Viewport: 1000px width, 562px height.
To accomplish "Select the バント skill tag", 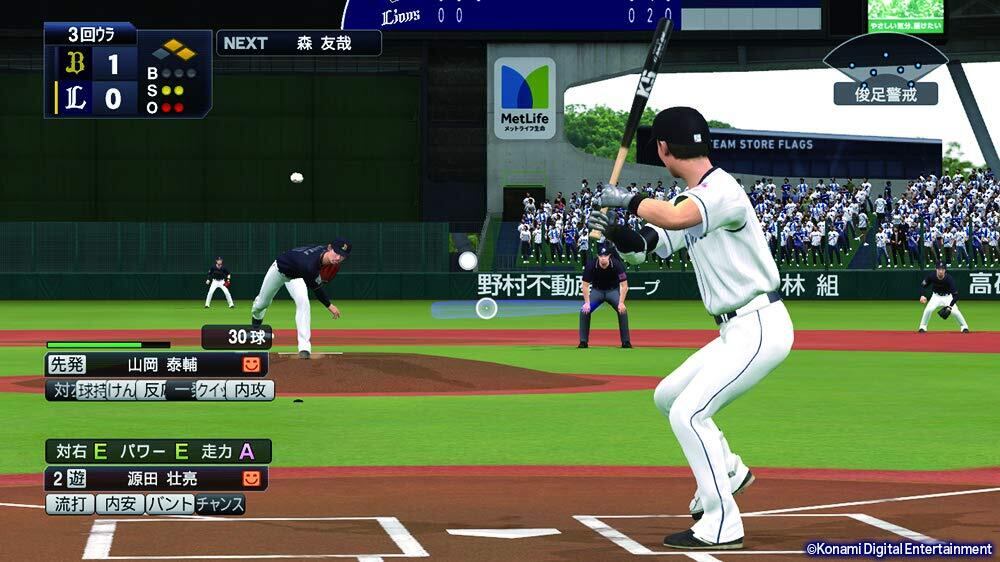I will [170, 504].
